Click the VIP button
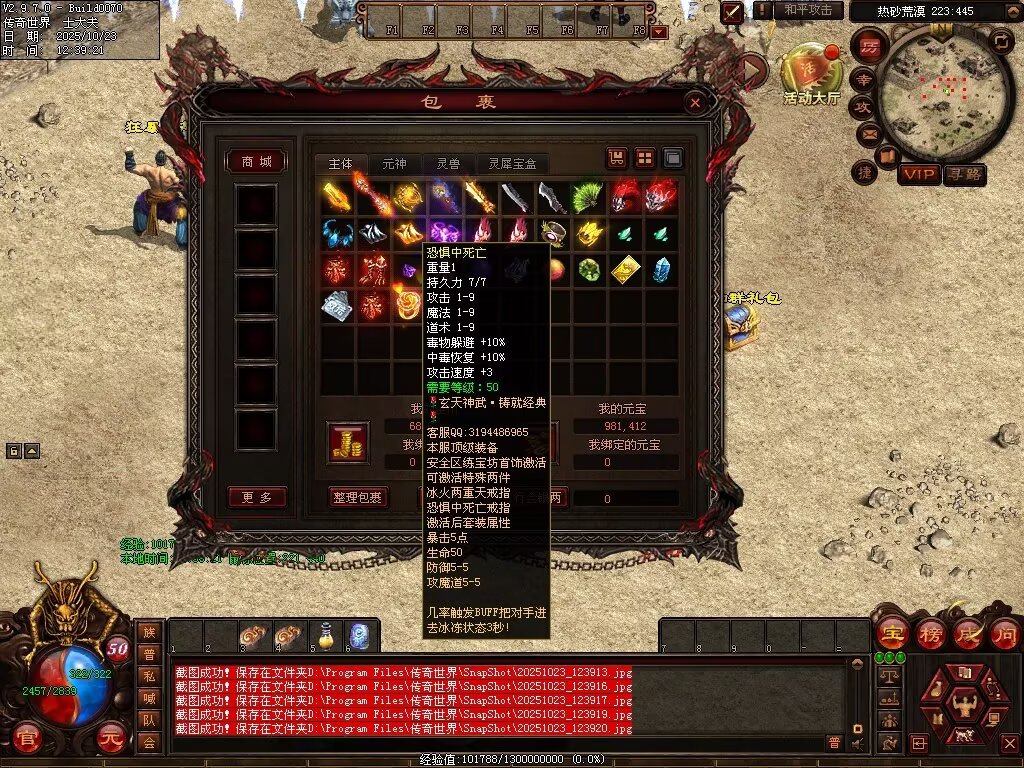This screenshot has width=1024, height=768. pos(918,174)
